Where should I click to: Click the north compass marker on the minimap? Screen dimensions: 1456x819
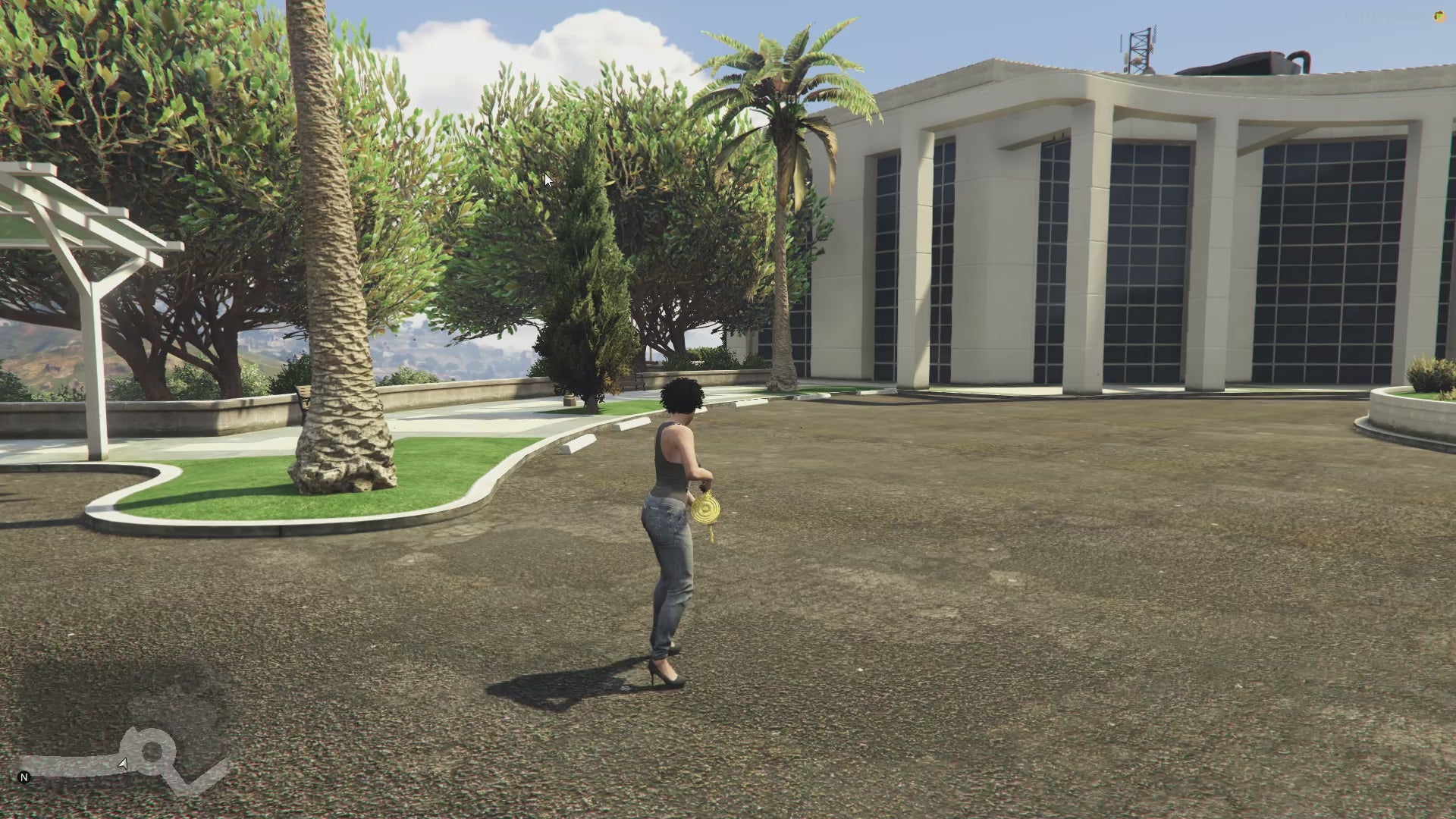[24, 777]
